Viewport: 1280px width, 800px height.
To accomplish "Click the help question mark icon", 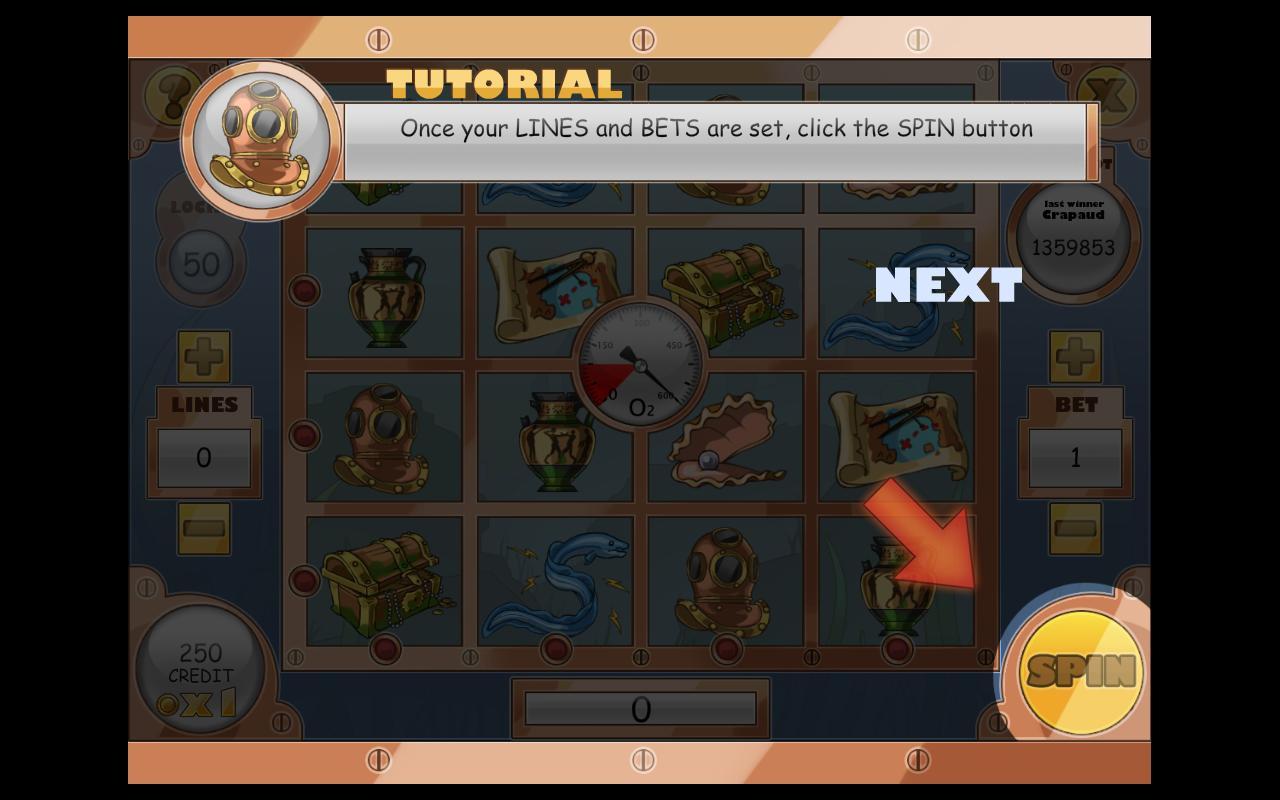I will coord(170,95).
